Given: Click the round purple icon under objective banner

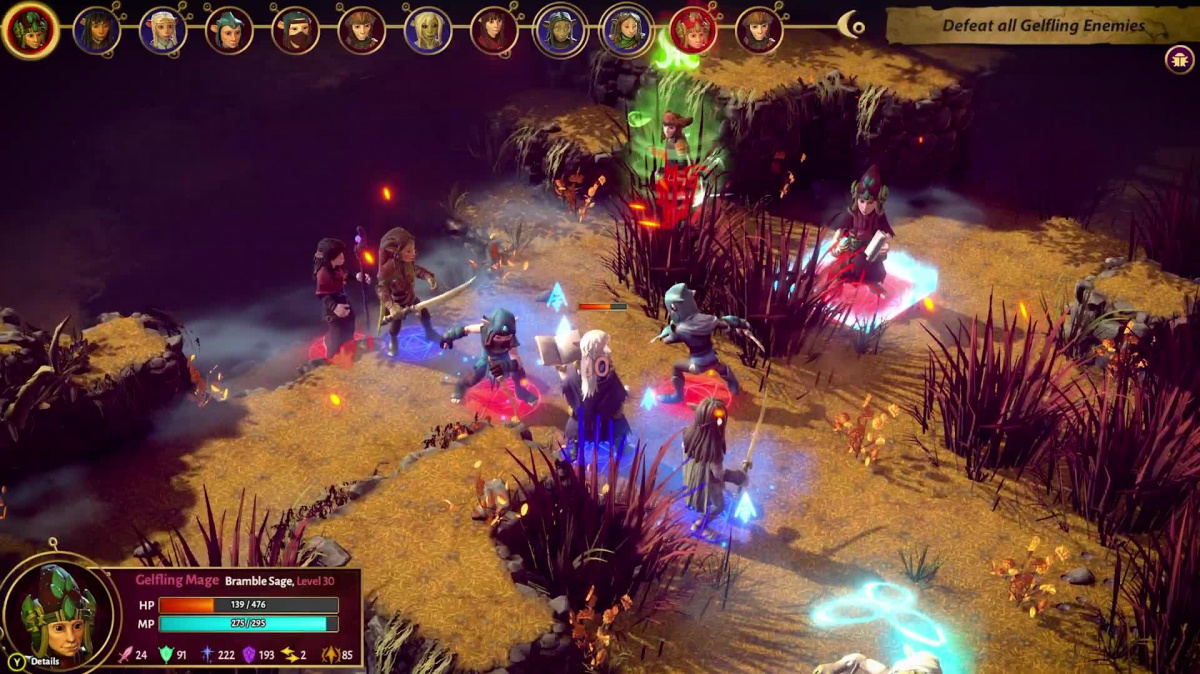Looking at the screenshot, I should coord(1178,59).
